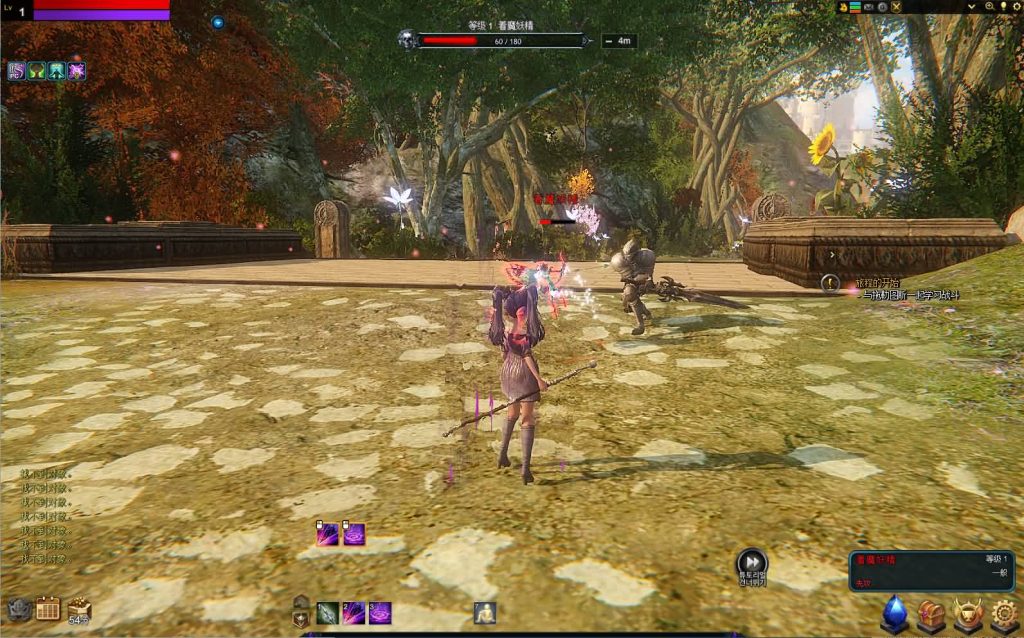Screen dimensions: 1024x638
Task: Open the golden trophy achievements icon
Action: click(967, 614)
